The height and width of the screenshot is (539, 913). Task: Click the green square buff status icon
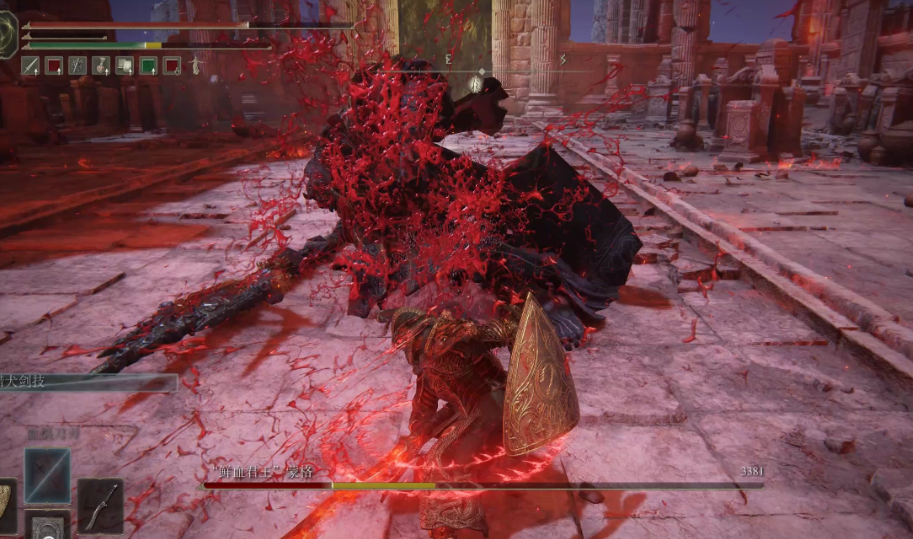pos(148,66)
